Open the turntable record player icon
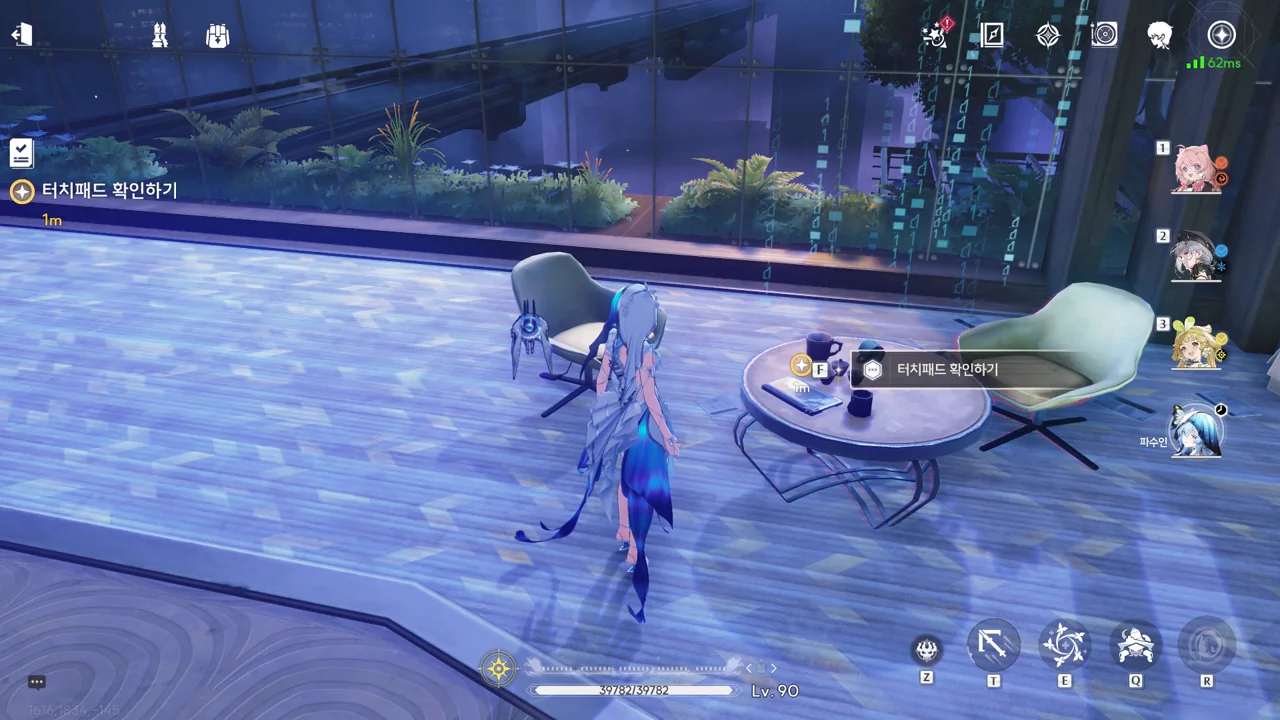 pos(1104,35)
